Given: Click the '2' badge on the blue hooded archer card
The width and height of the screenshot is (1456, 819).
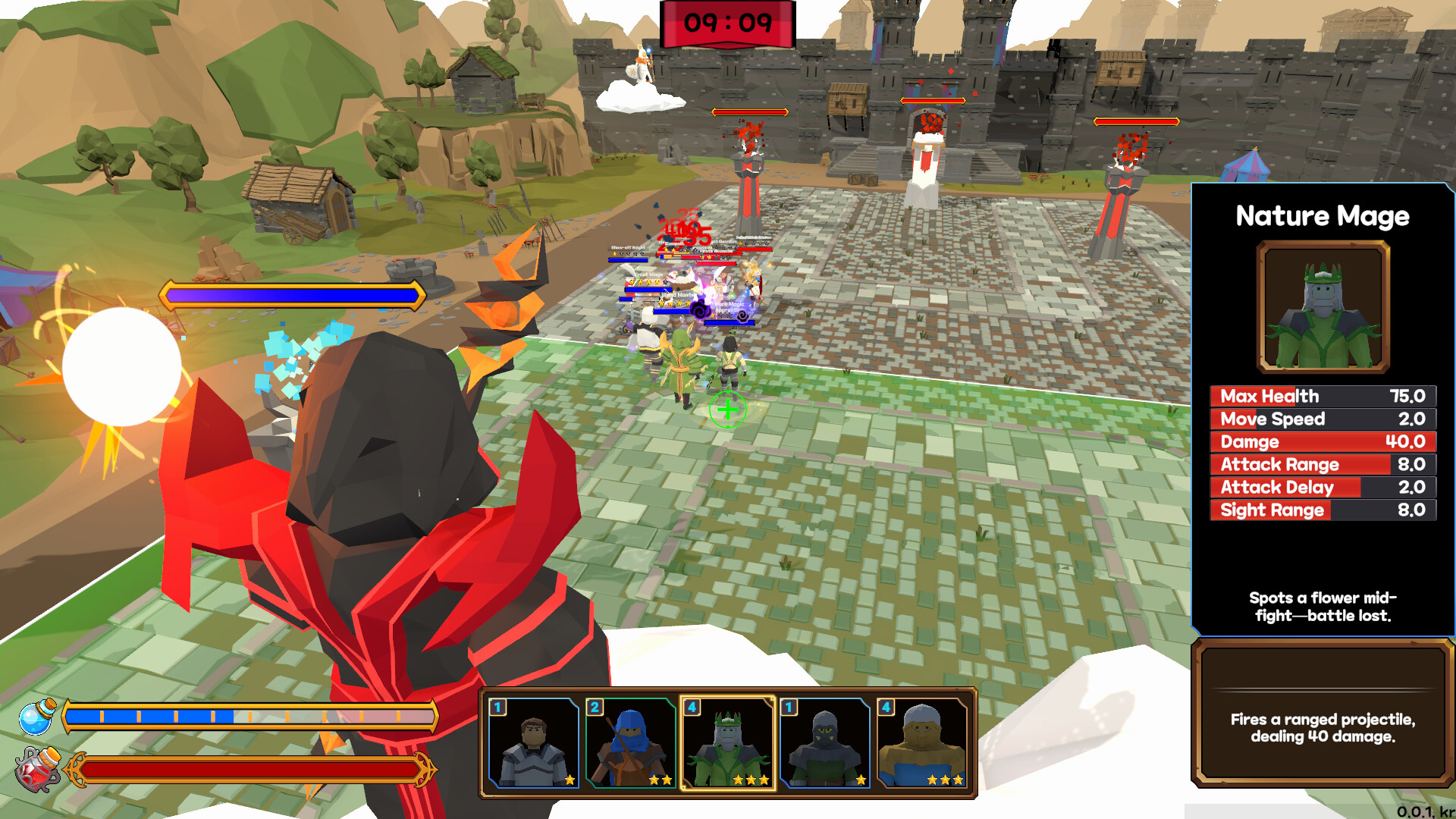Looking at the screenshot, I should click(x=595, y=707).
